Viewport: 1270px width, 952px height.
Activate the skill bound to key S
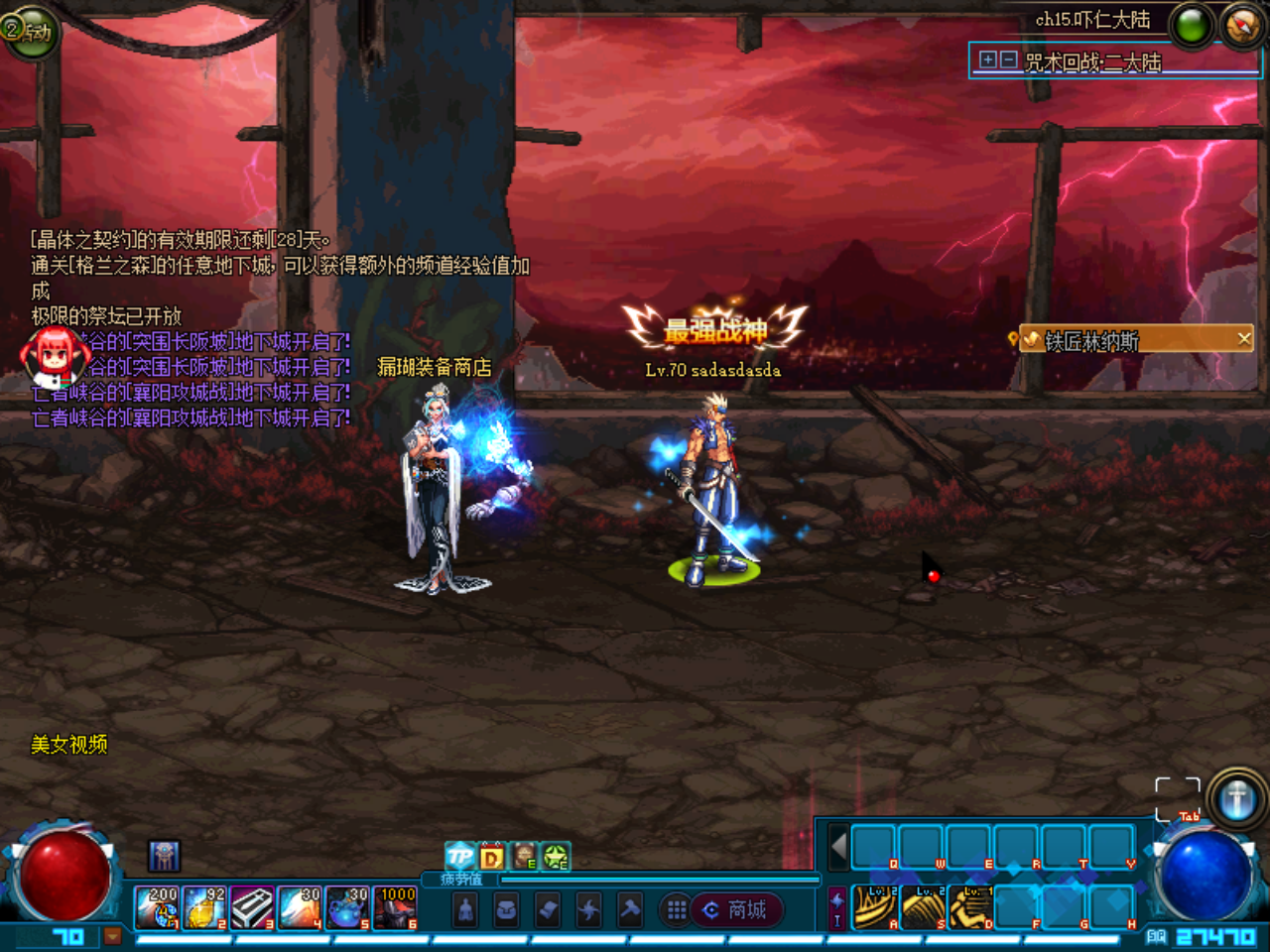point(924,907)
